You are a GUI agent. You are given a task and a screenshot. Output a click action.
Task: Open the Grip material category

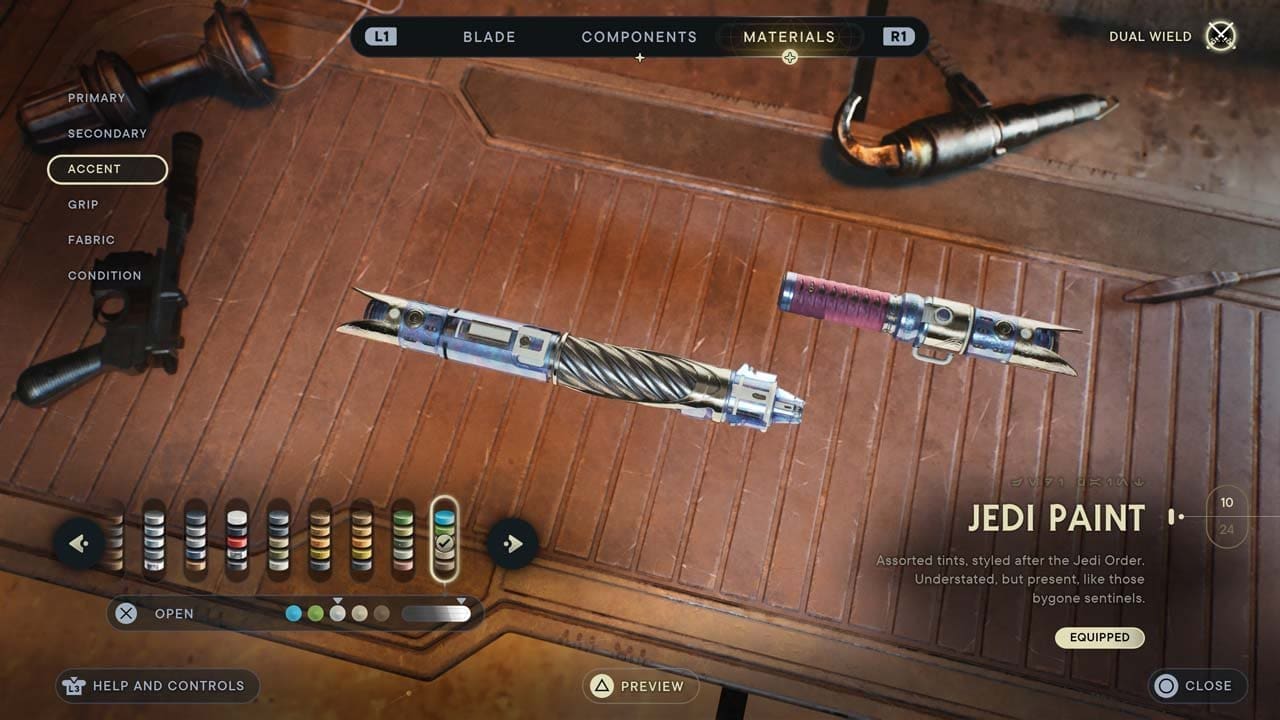pos(83,204)
